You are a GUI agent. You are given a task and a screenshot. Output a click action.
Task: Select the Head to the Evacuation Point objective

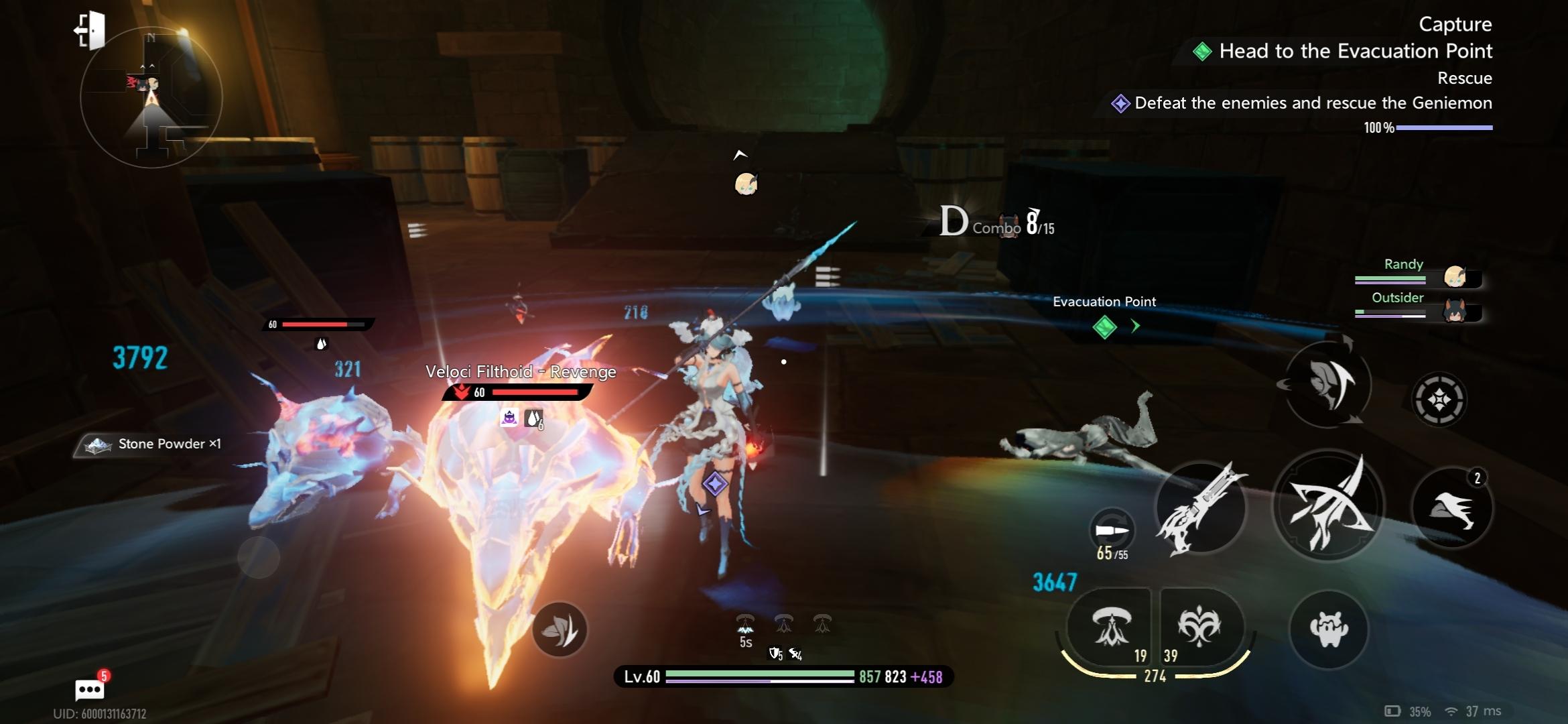tap(1354, 51)
